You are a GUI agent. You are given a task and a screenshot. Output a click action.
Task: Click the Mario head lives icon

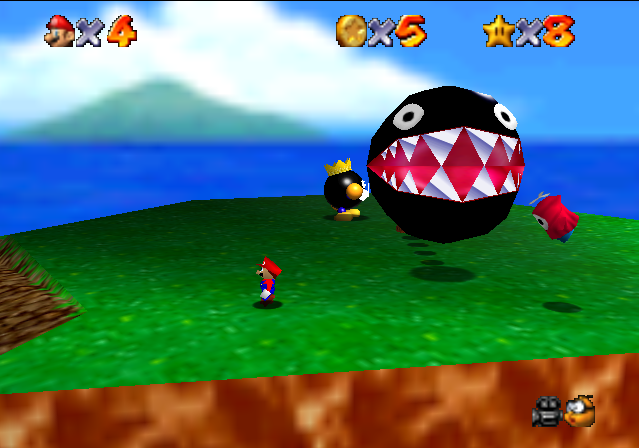click(59, 30)
